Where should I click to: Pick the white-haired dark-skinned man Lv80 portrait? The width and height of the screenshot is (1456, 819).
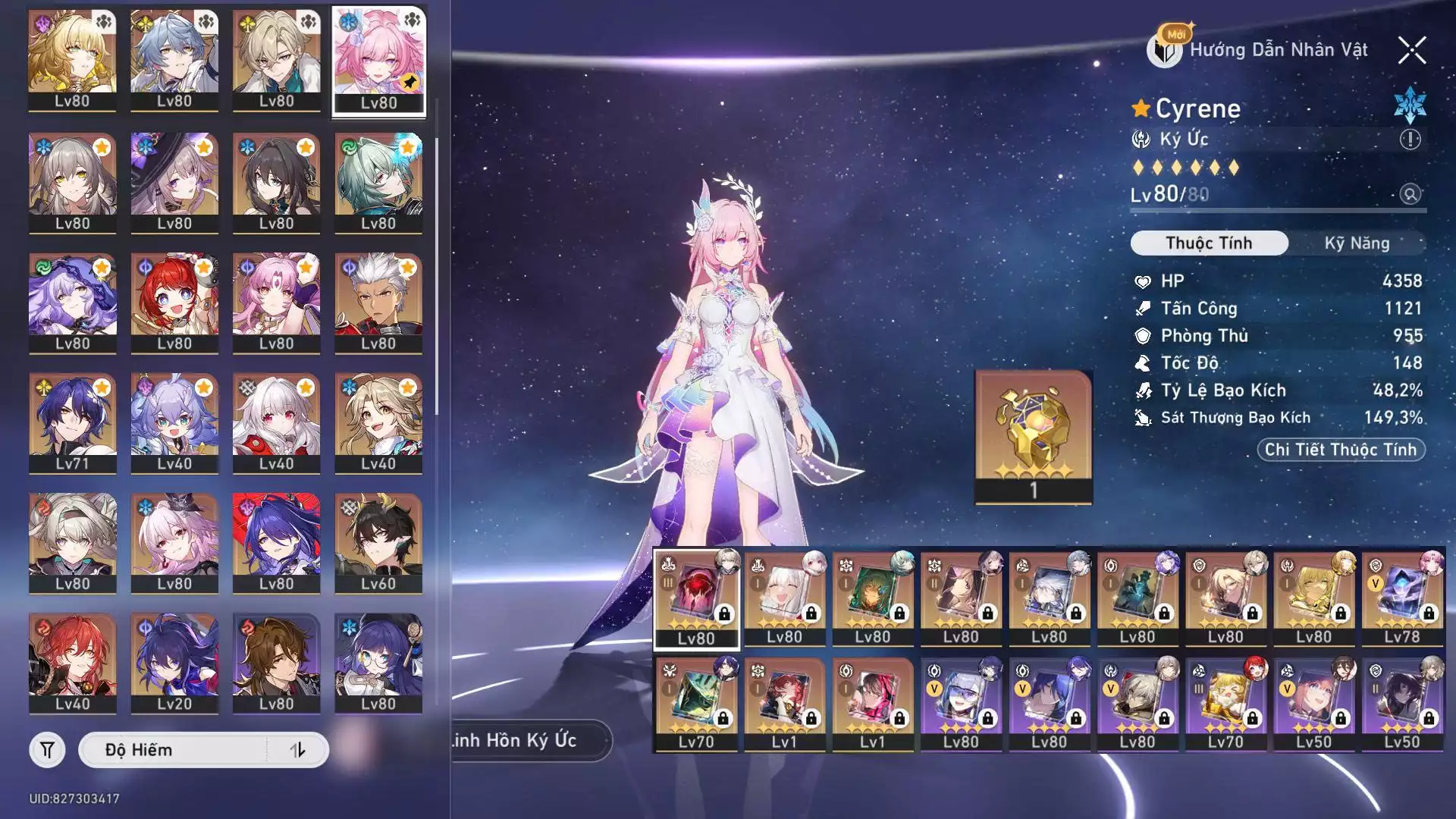(x=378, y=303)
